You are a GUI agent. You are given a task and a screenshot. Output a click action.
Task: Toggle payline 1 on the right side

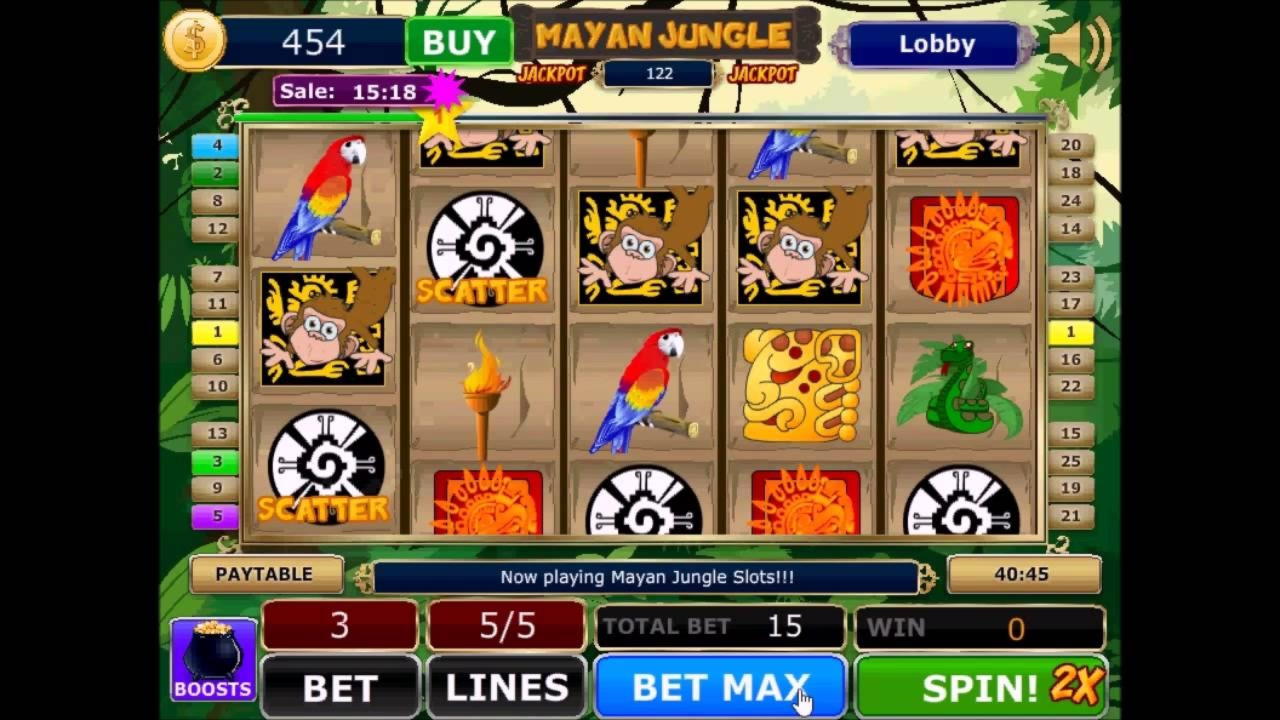(1071, 331)
